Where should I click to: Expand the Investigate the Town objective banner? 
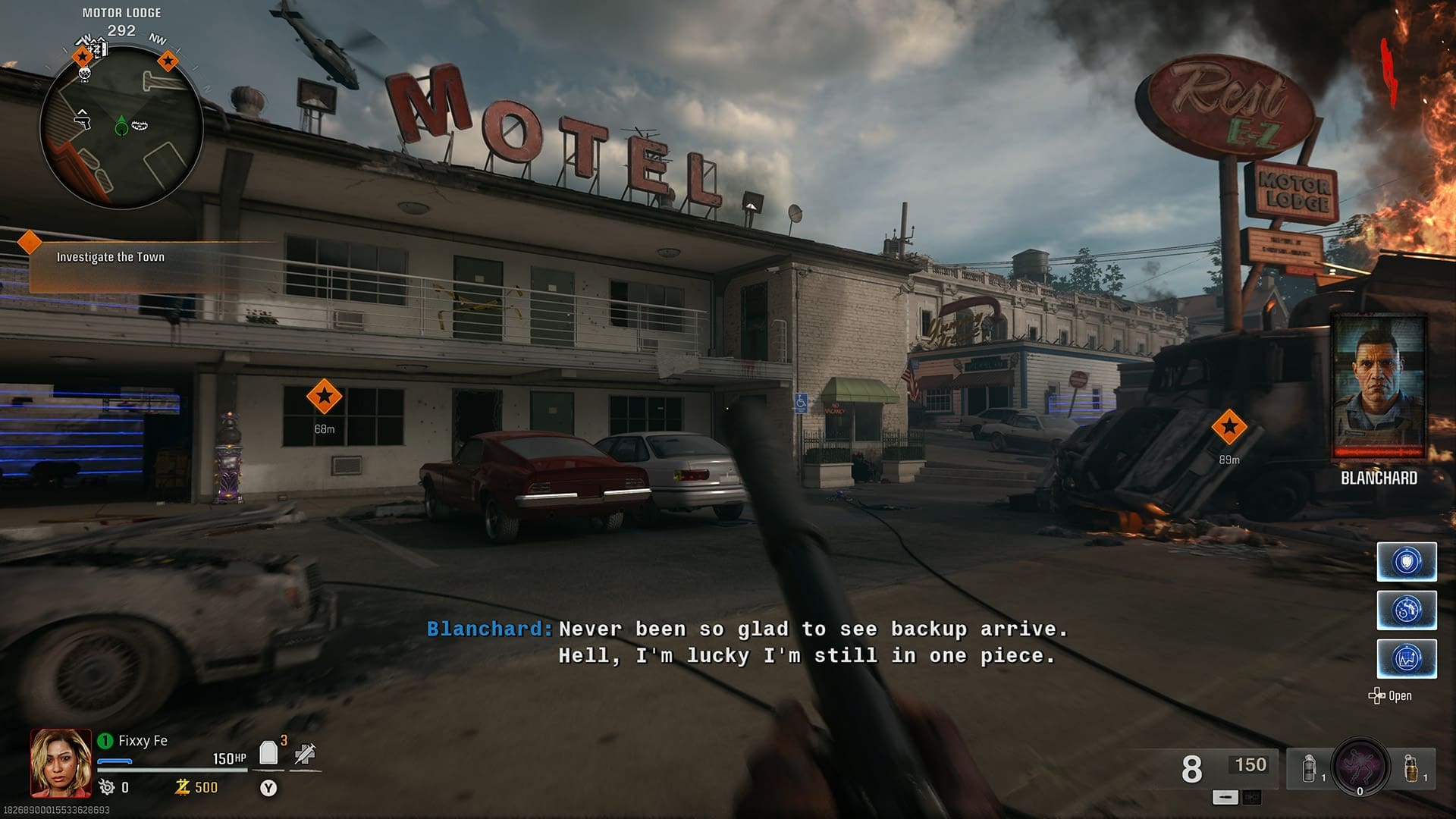(x=110, y=256)
